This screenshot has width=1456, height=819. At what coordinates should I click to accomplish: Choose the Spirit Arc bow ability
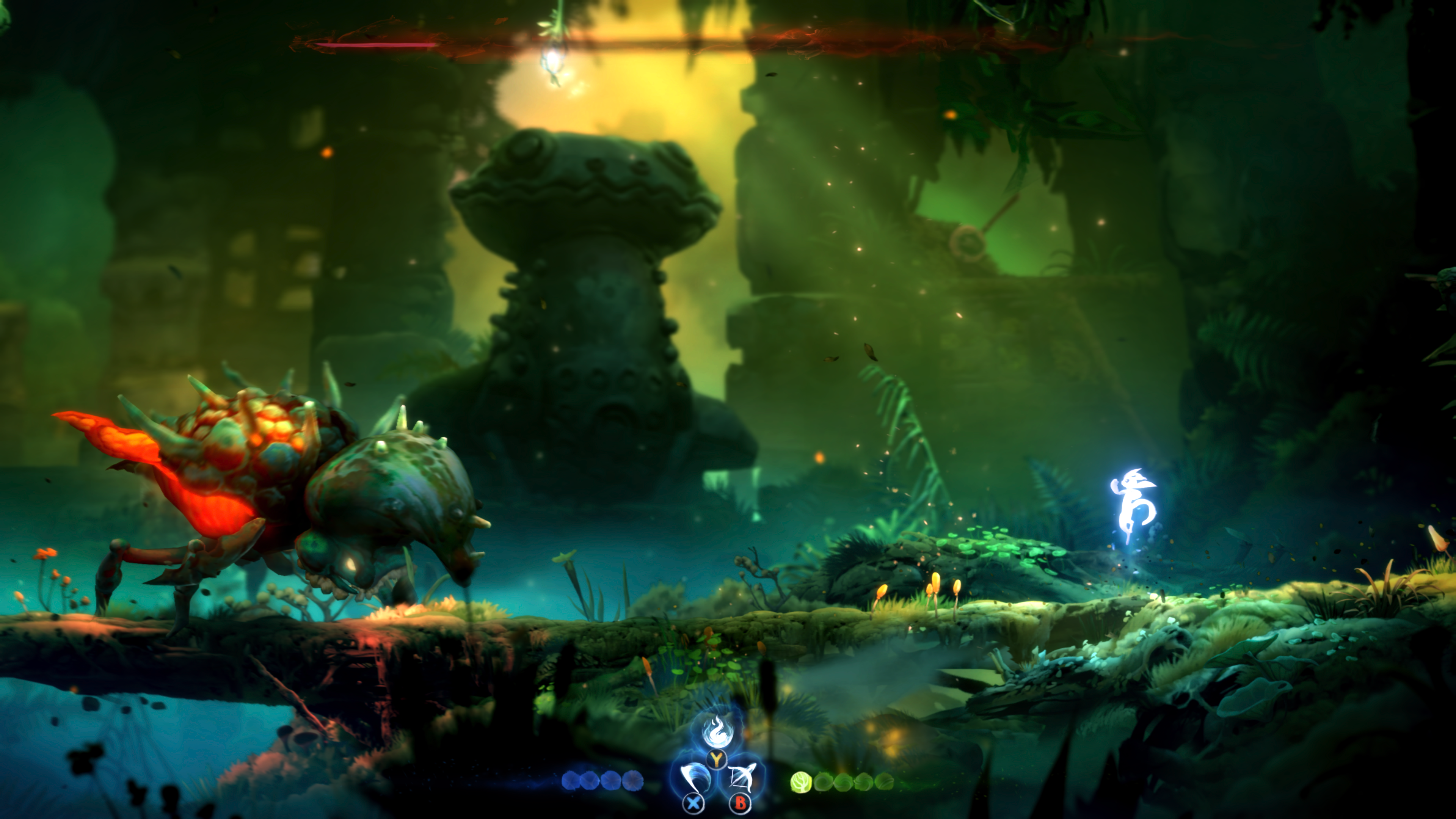741,778
